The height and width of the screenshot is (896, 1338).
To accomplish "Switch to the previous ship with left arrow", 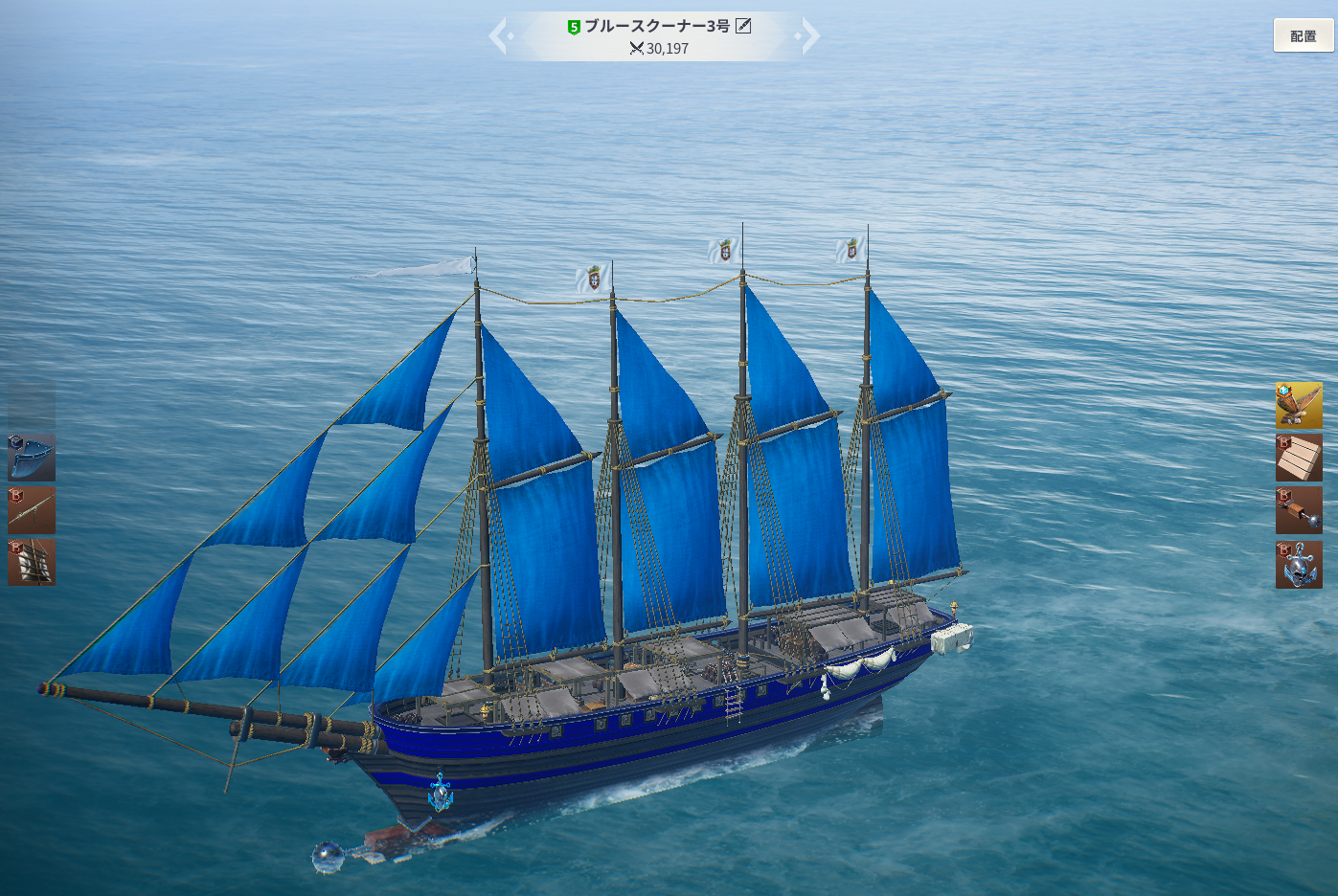I will pos(499,36).
